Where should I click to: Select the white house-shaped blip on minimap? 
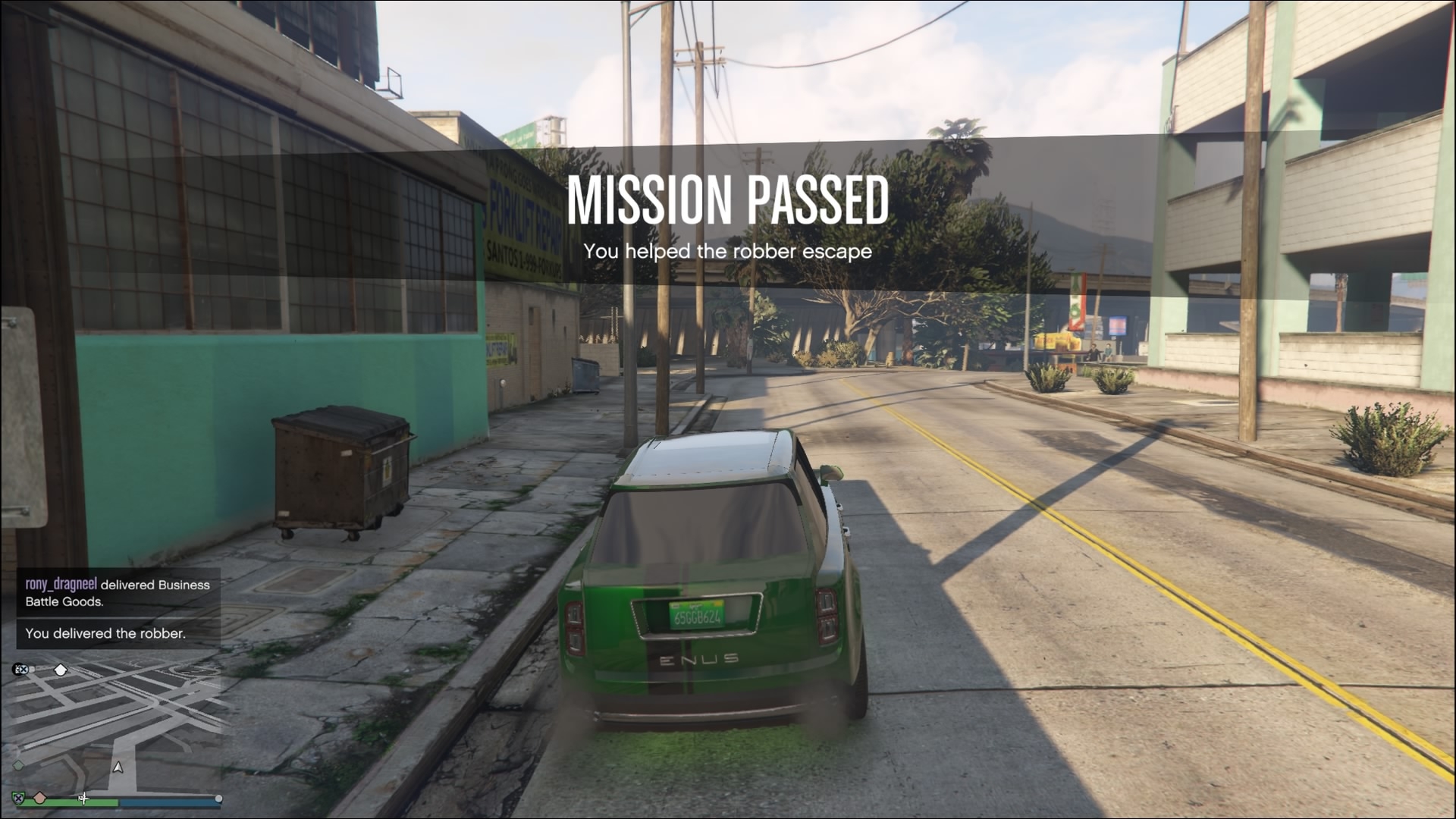point(61,670)
